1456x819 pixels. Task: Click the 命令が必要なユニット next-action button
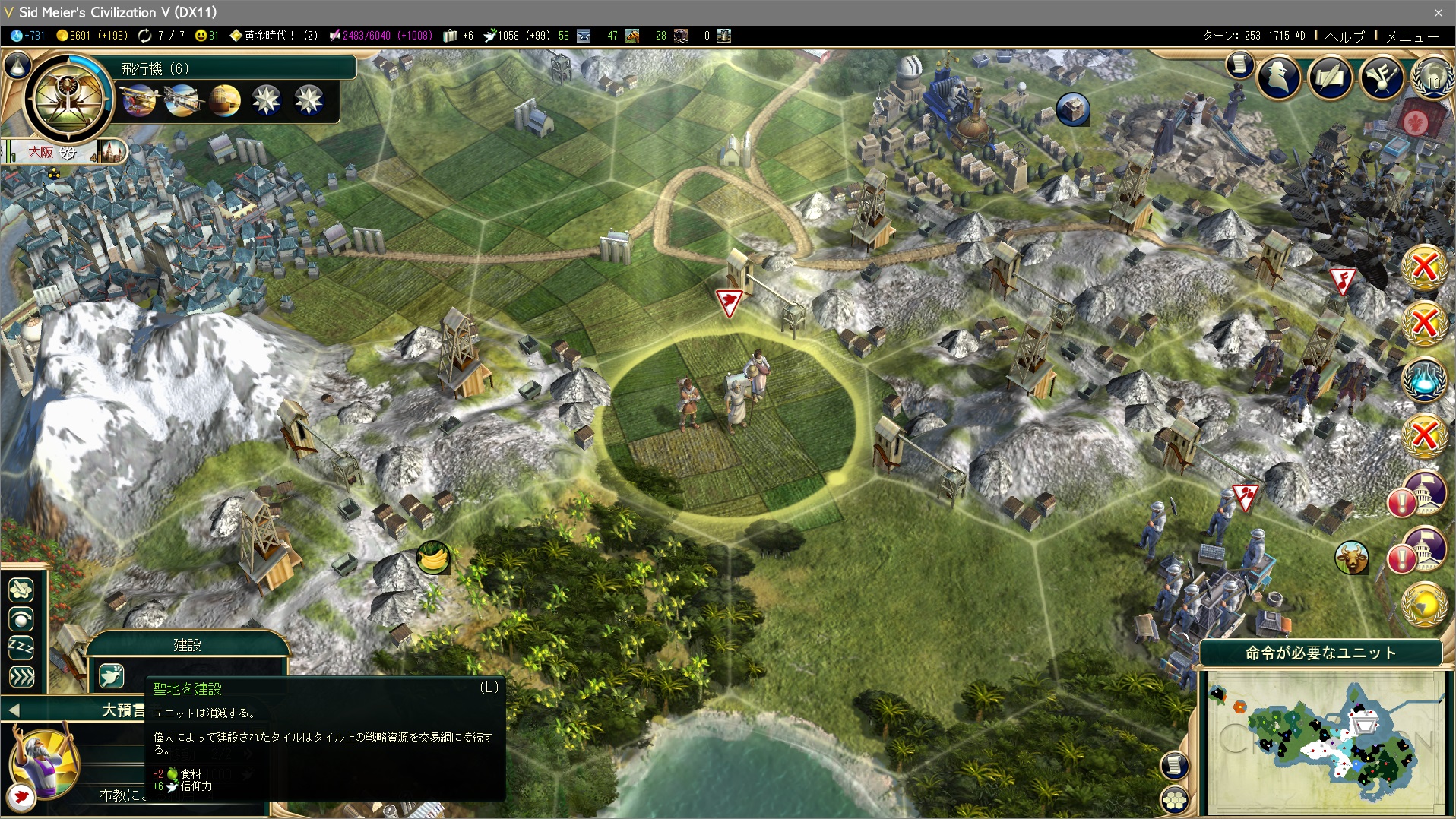(x=1320, y=653)
